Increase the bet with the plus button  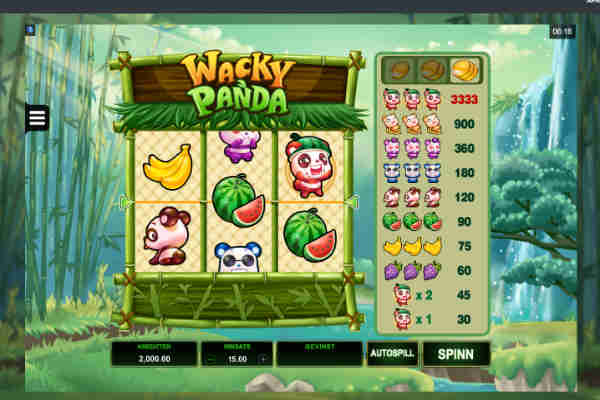coord(263,358)
